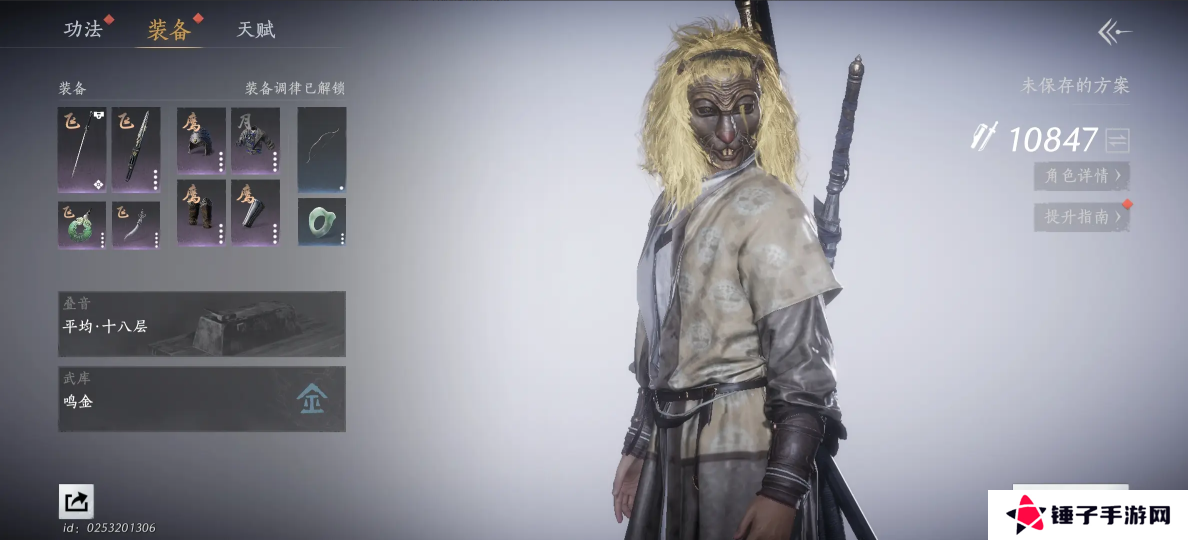Open the chest armor slot
This screenshot has width=1188, height=540.
pyautogui.click(x=255, y=141)
